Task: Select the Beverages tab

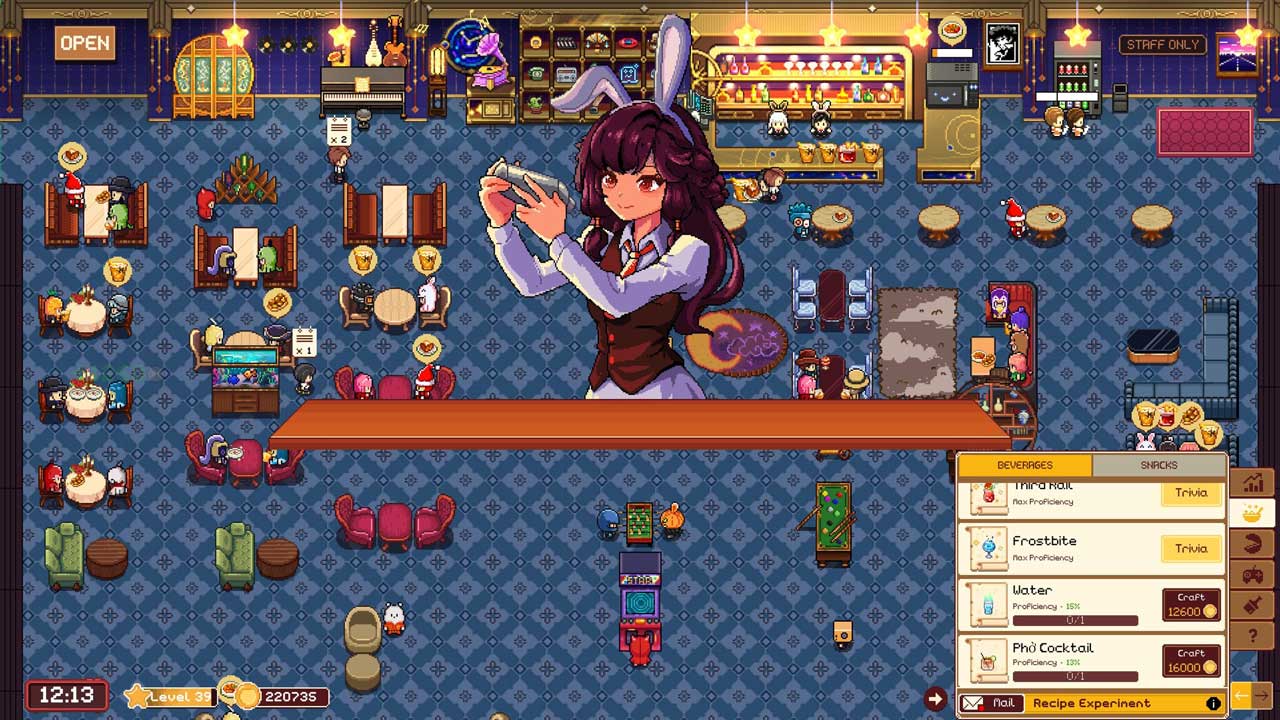Action: [1025, 465]
